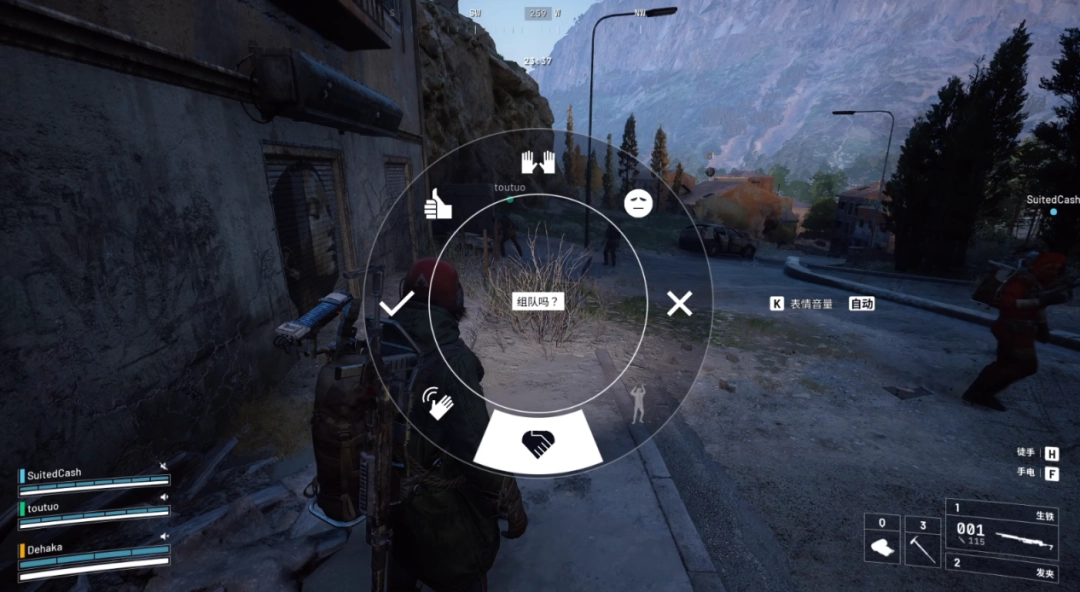Toggle the speaker icon above SuitedCash
Image resolution: width=1080 pixels, height=592 pixels.
pos(164,466)
